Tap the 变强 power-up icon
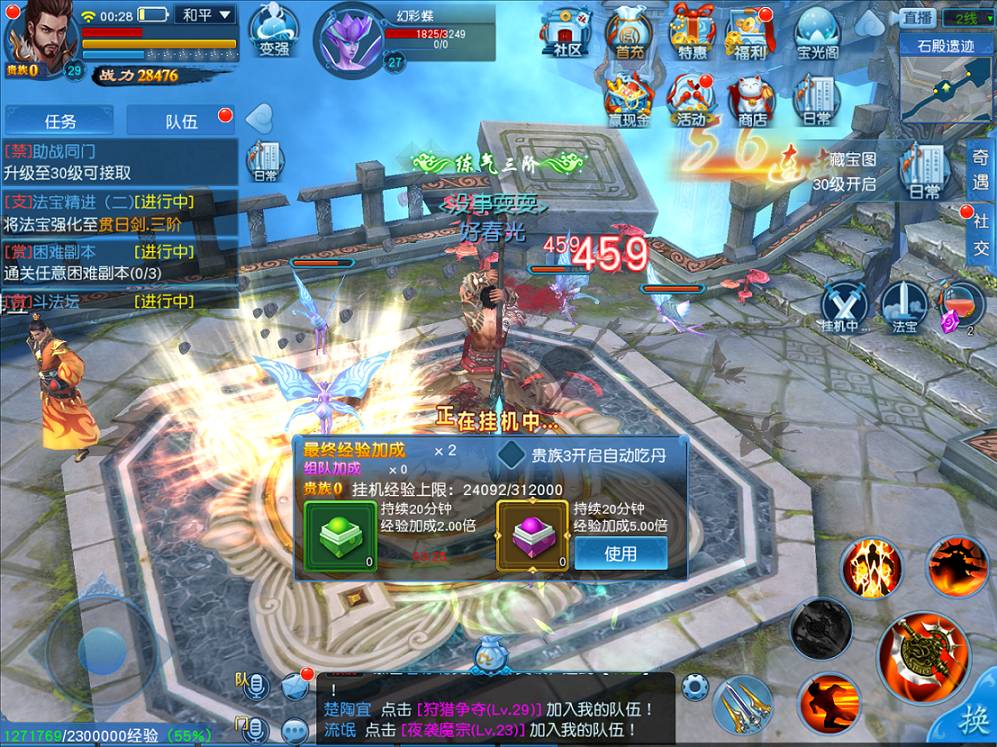997x747 pixels. (272, 32)
